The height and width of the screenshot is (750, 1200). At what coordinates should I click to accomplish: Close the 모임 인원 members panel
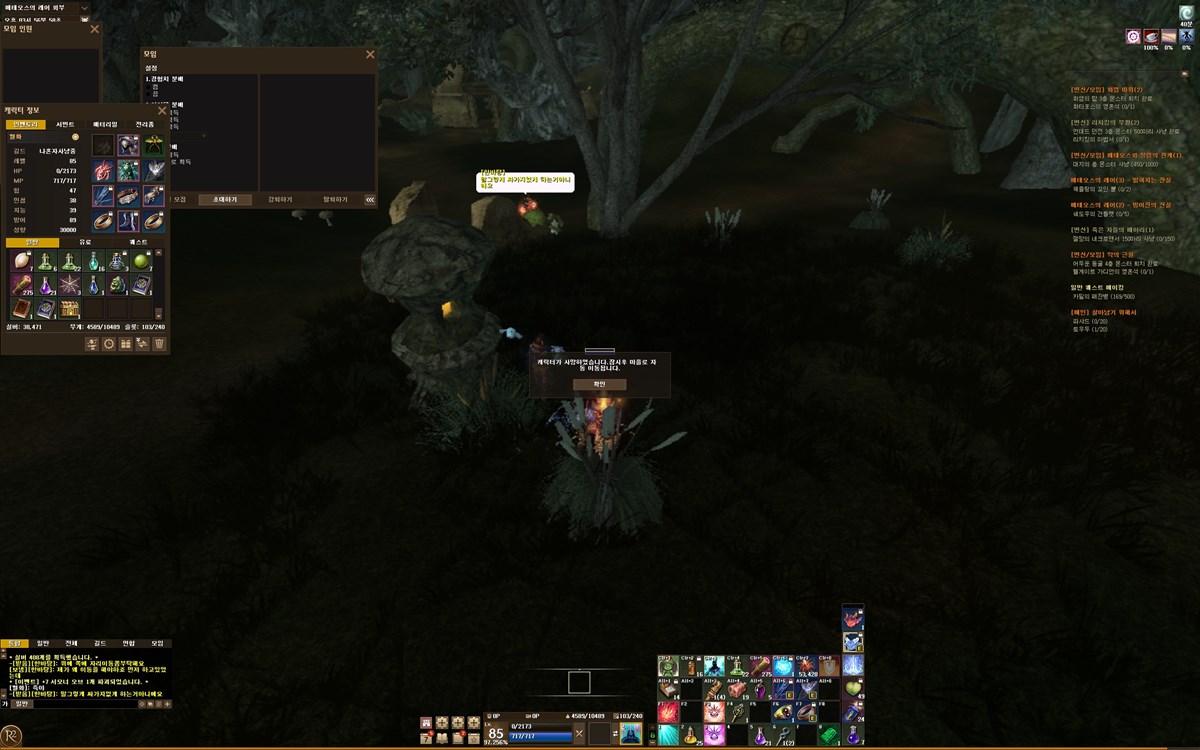pos(95,29)
